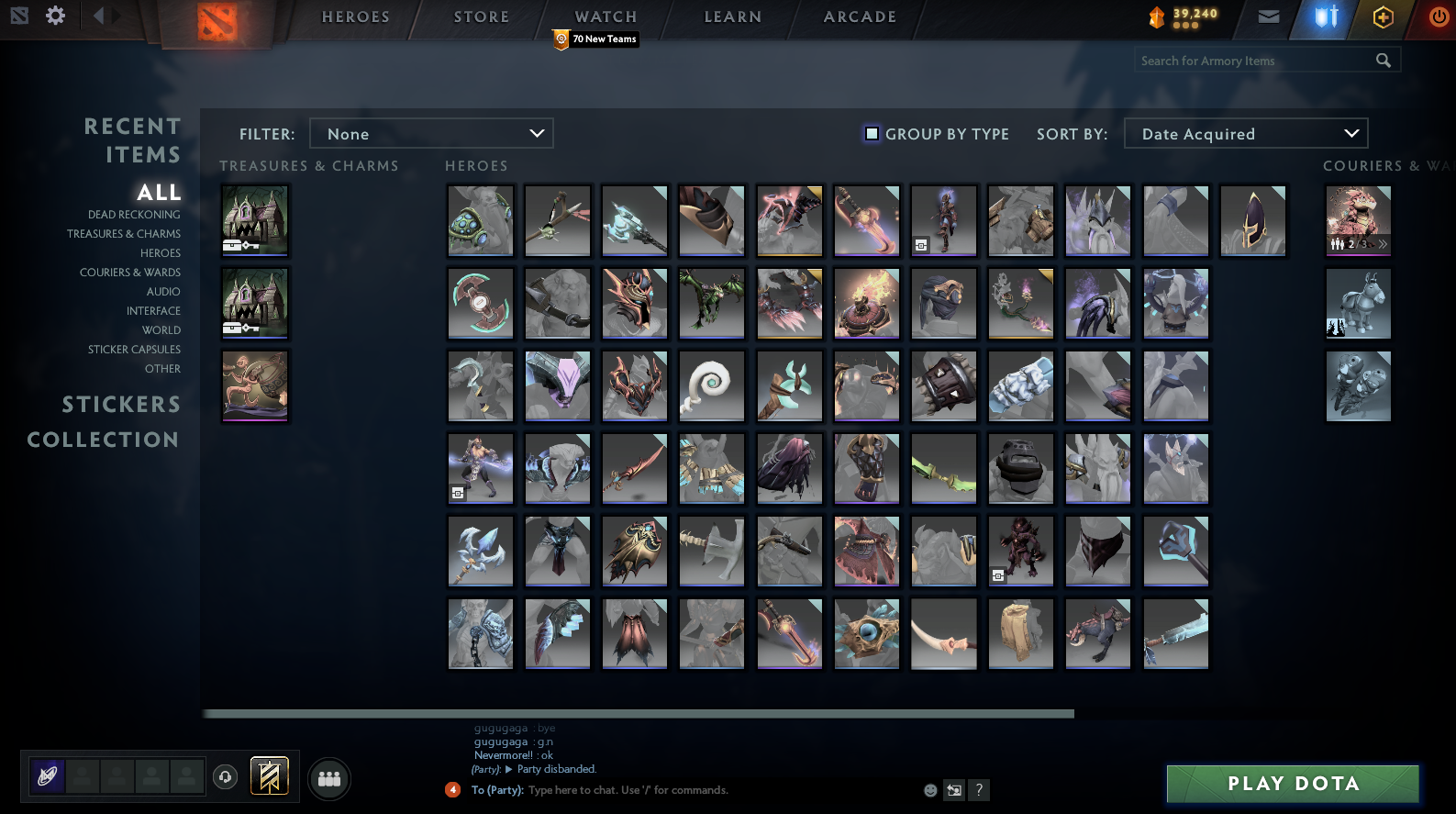Open the settings gear icon
Viewport: 1456px width, 814px height.
click(x=54, y=15)
